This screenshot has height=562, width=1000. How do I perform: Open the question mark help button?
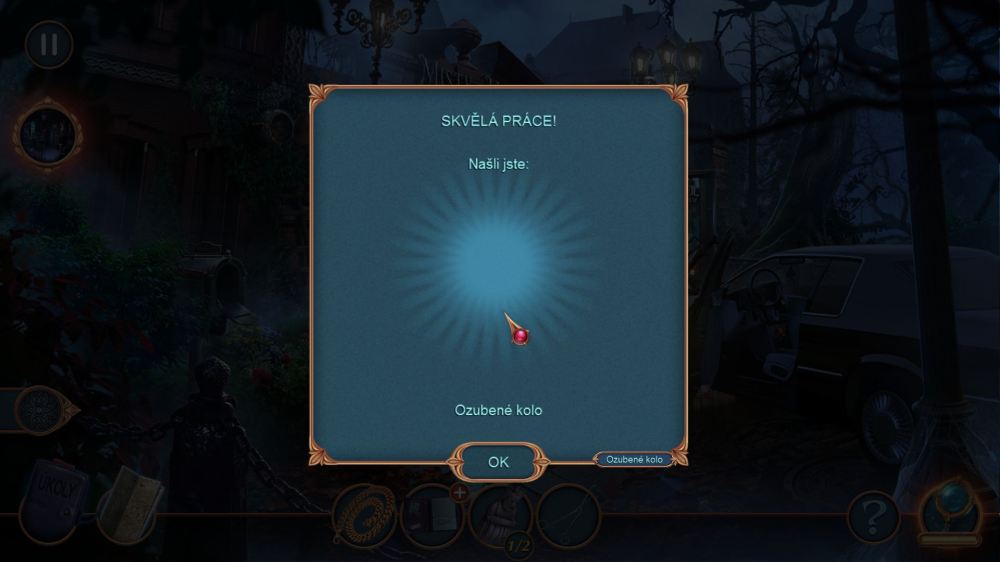click(x=872, y=518)
